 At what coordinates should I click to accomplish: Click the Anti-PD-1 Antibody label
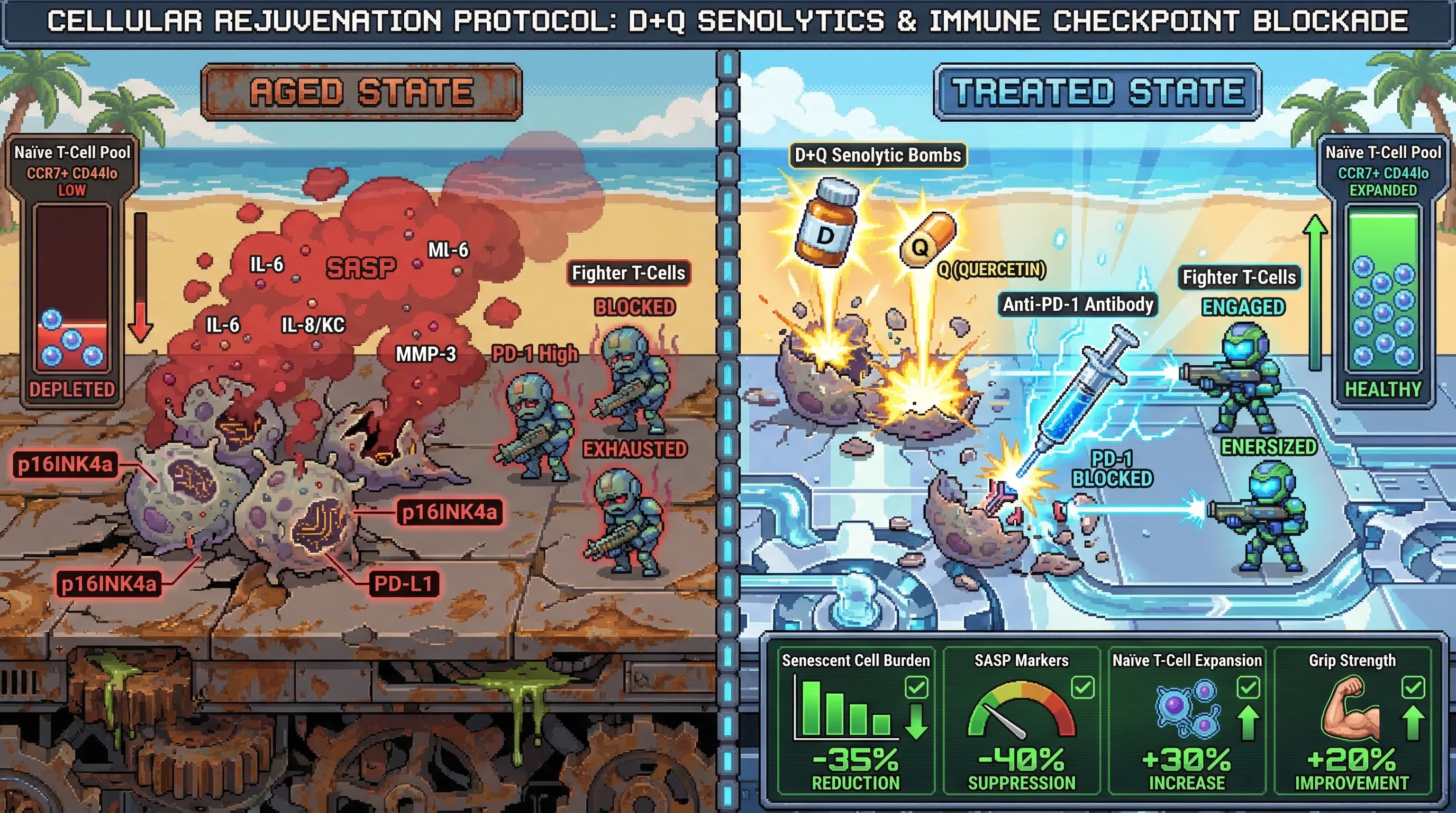[1077, 305]
